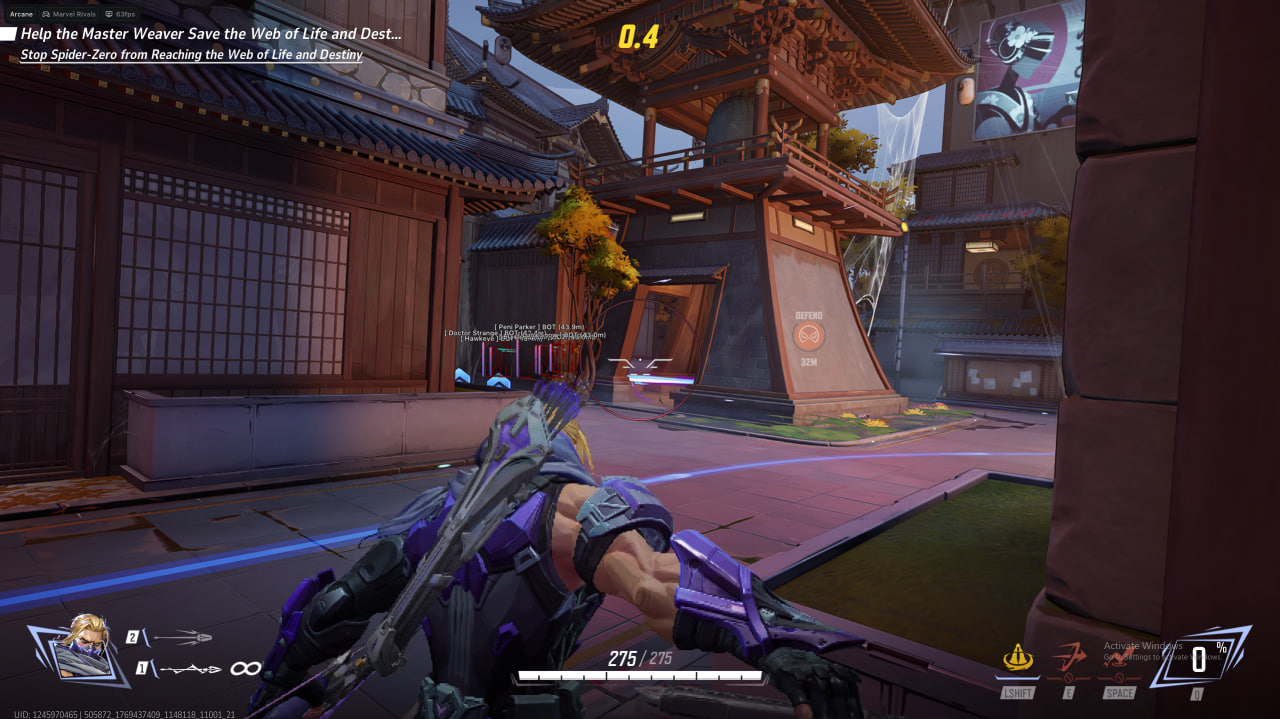Activate the red bow-and-arrow E ability

1068,658
